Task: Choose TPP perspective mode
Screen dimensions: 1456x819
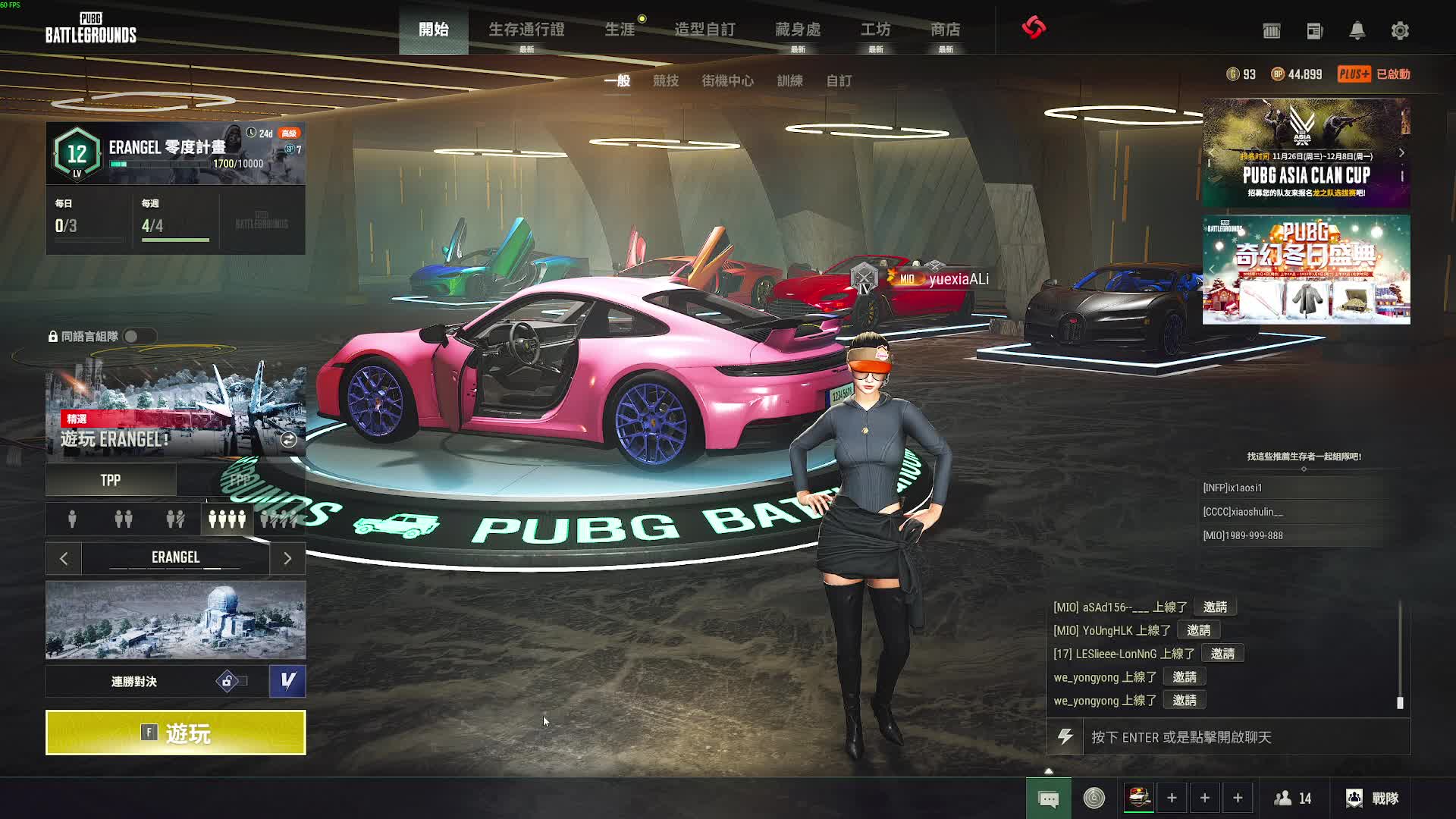Action: pos(111,480)
